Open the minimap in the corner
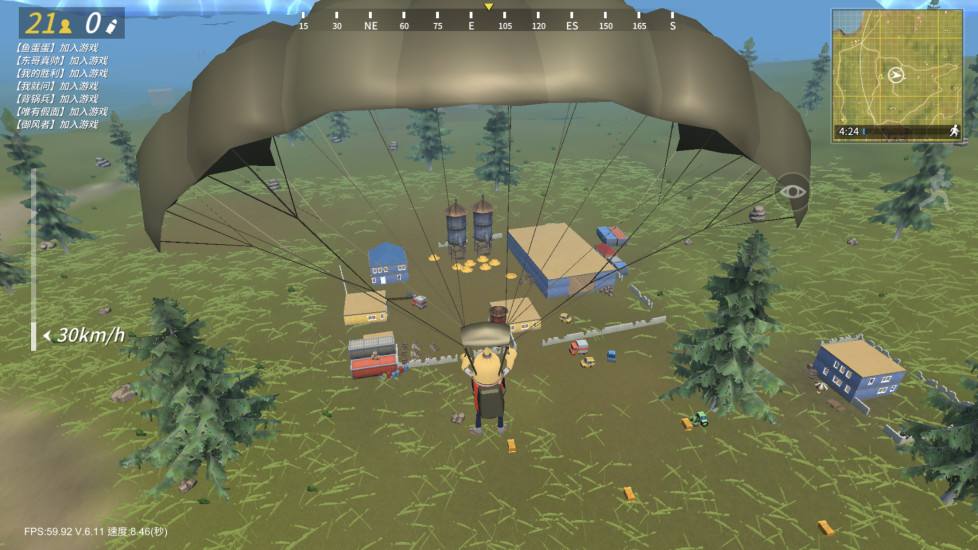Screen dimensions: 978x550 pyautogui.click(x=895, y=66)
